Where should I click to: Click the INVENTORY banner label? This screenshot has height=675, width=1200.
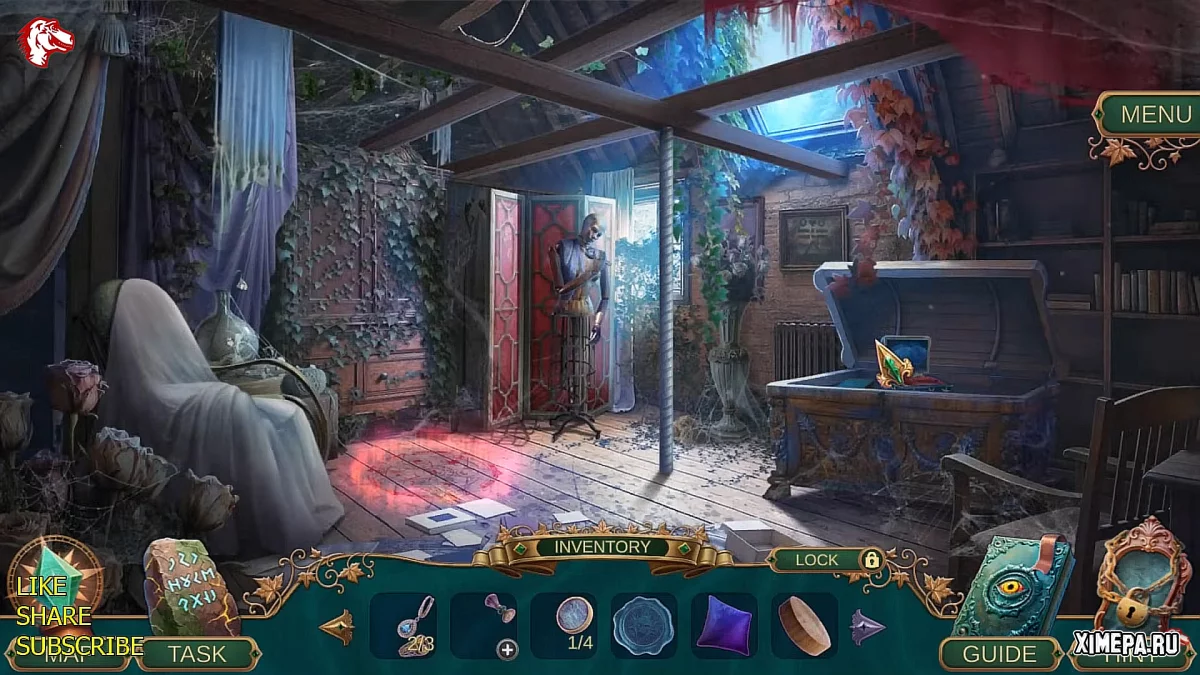[x=602, y=547]
